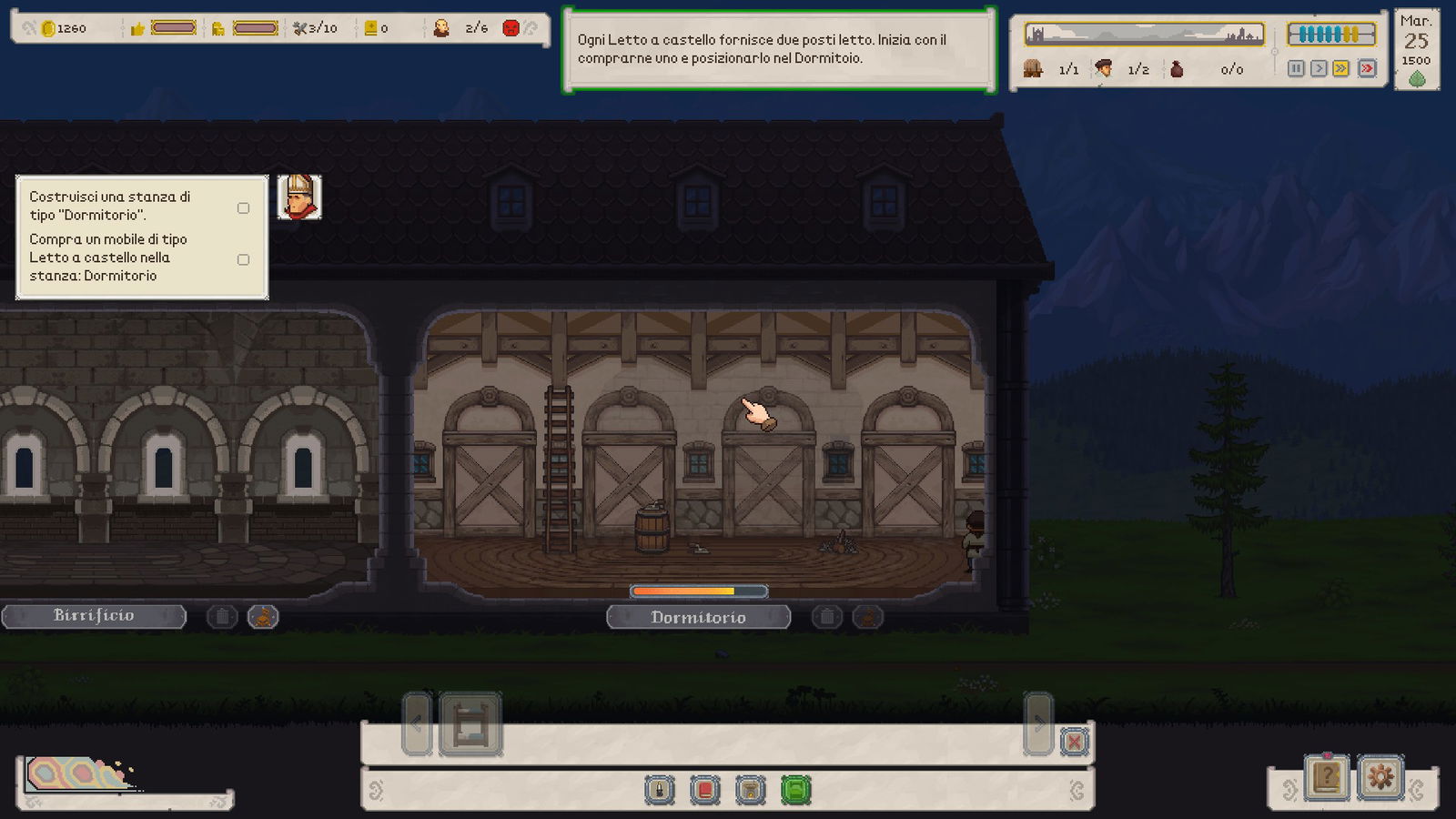Screen dimensions: 1456x819
Task: Open the help book with question mark
Action: (x=1327, y=777)
